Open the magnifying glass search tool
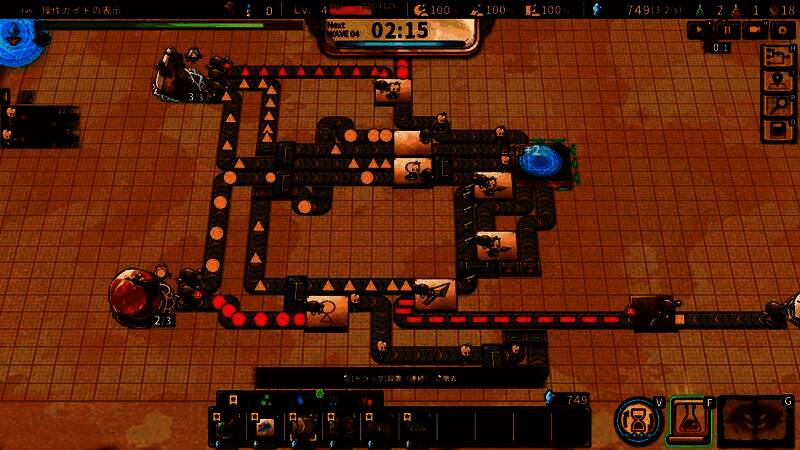Screen dimensions: 800x450 777,105
